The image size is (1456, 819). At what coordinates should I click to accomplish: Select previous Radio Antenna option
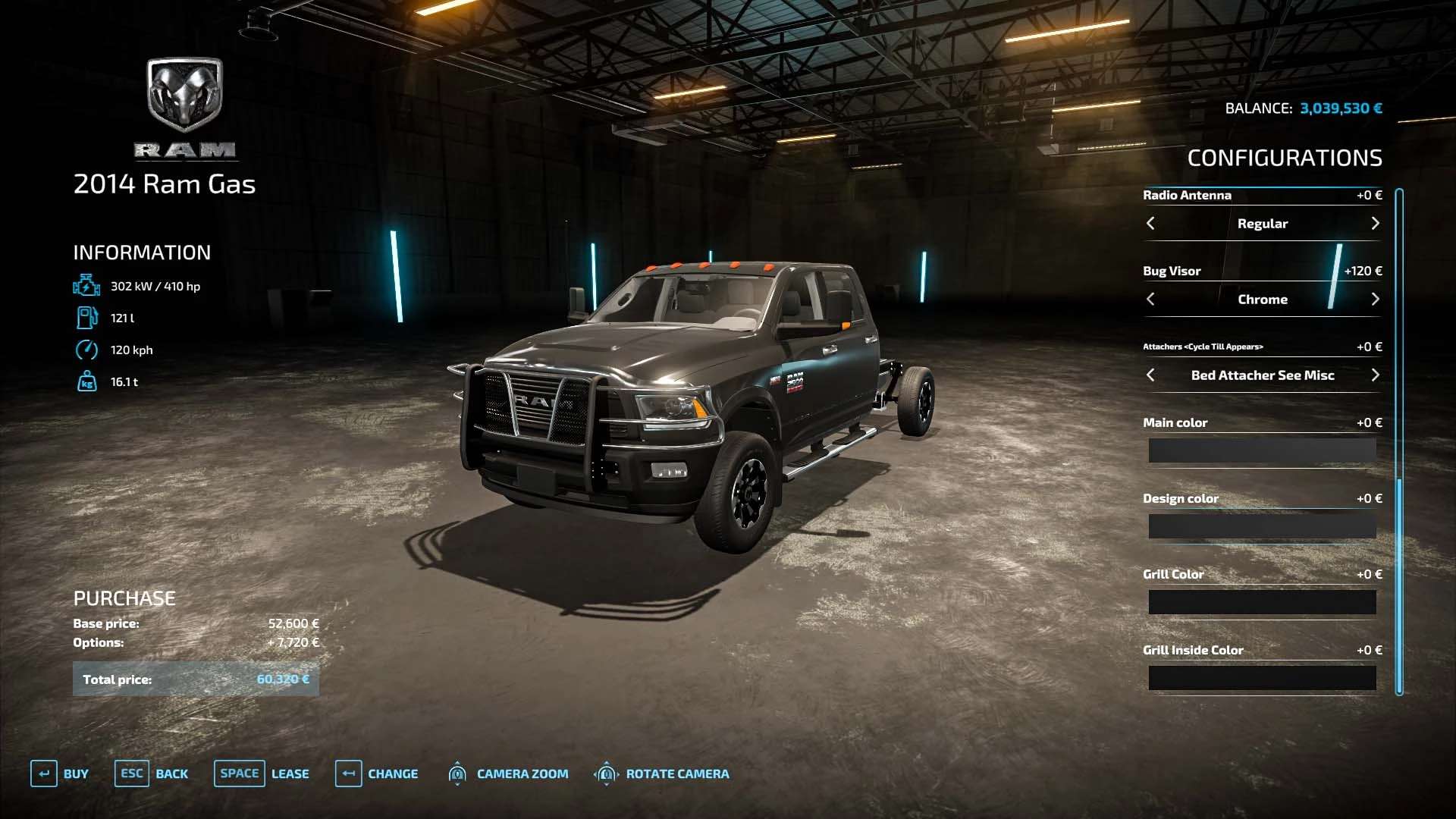pos(1150,224)
